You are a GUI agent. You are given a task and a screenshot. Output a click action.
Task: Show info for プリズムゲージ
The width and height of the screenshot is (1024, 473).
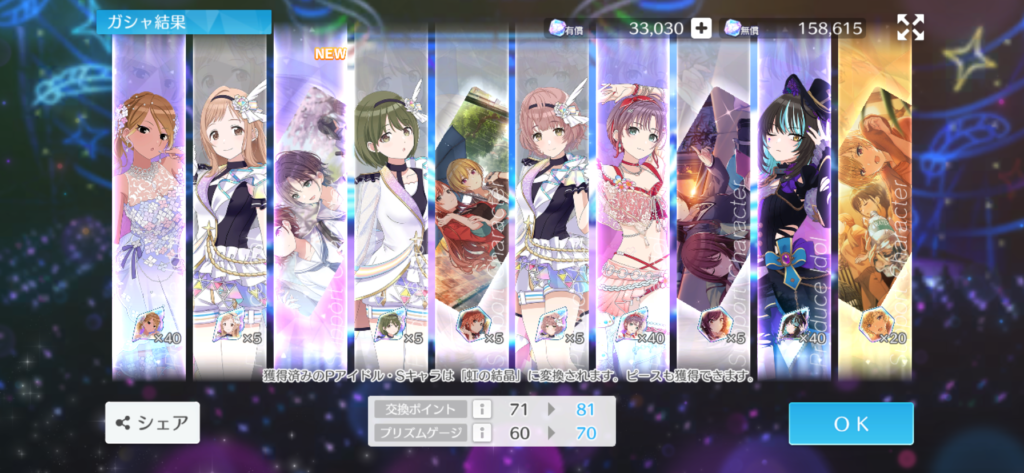pos(479,433)
